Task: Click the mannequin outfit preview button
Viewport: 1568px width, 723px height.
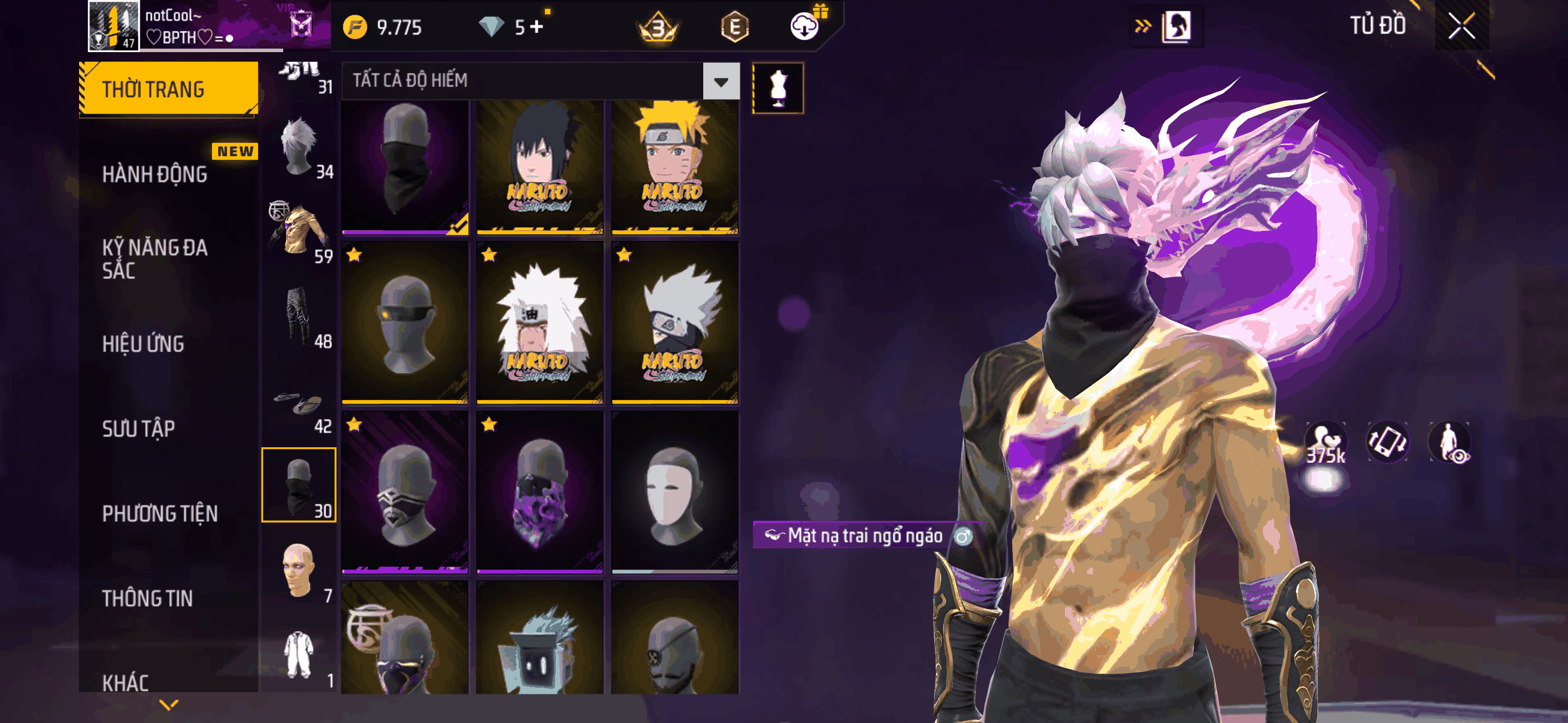Action: [778, 88]
